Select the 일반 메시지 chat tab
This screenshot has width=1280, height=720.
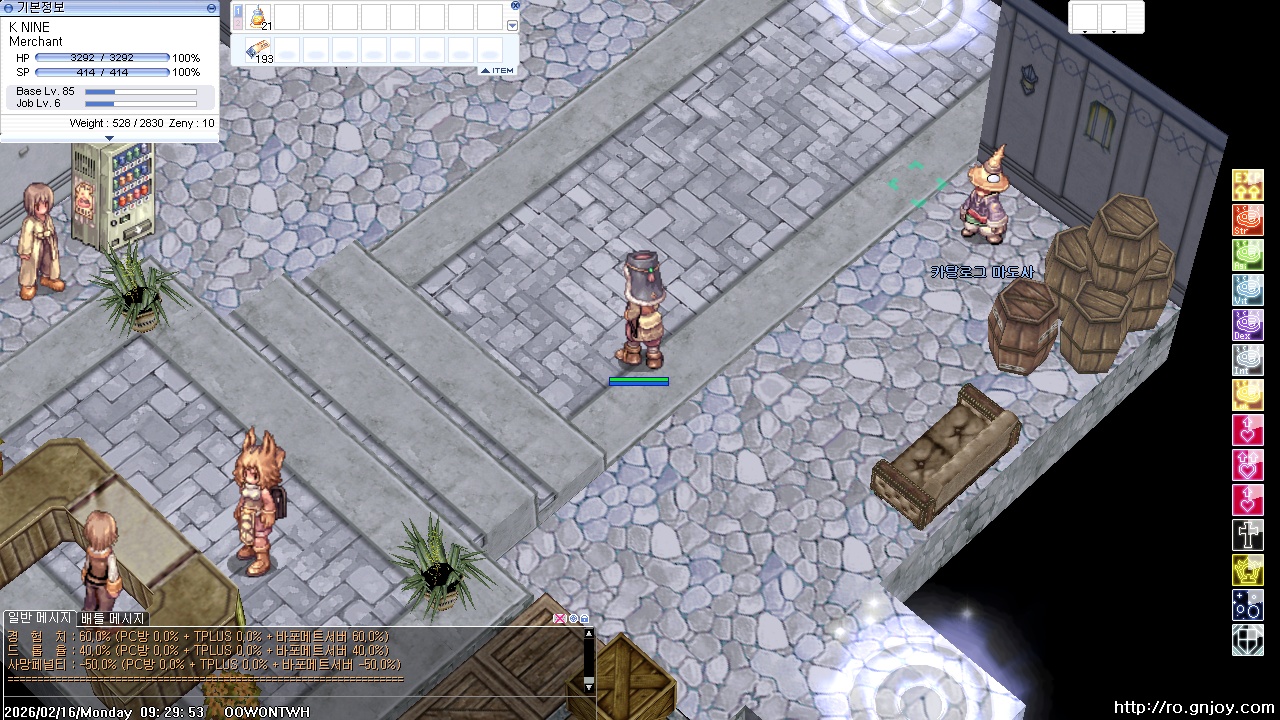click(40, 619)
